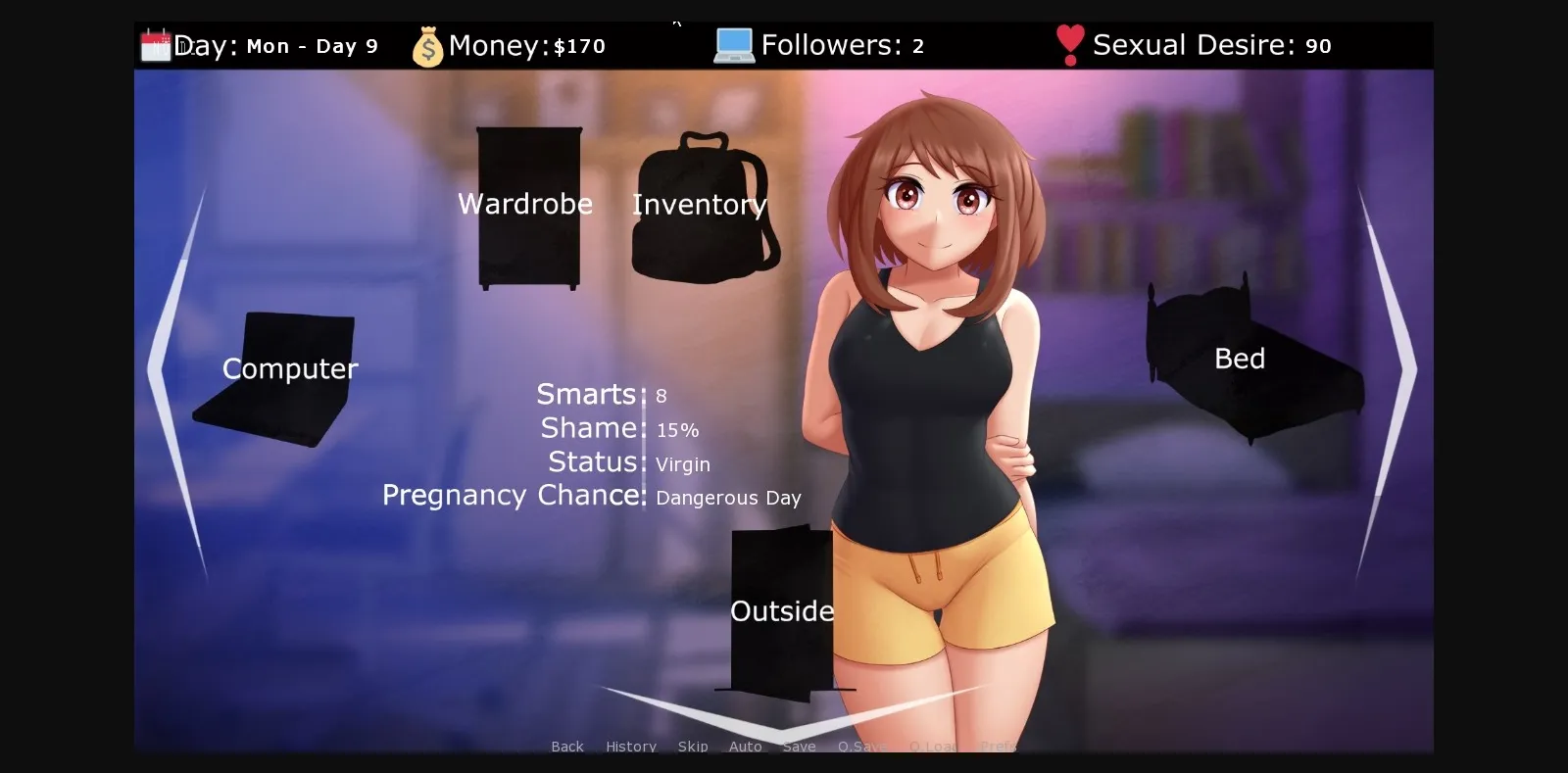This screenshot has height=773, width=1568.
Task: Open the History menu
Action: [x=630, y=746]
